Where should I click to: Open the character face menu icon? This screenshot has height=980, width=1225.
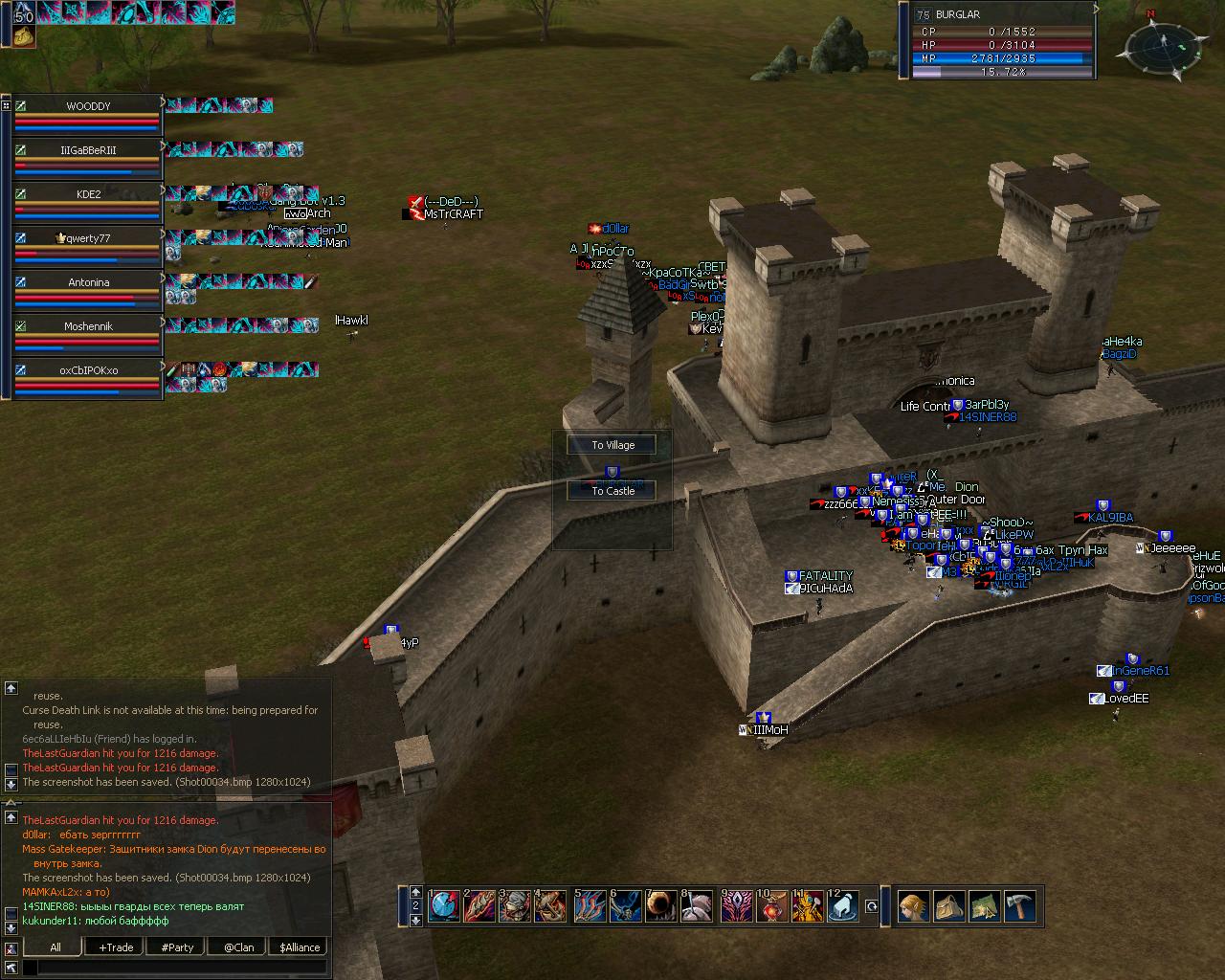pyautogui.click(x=913, y=905)
